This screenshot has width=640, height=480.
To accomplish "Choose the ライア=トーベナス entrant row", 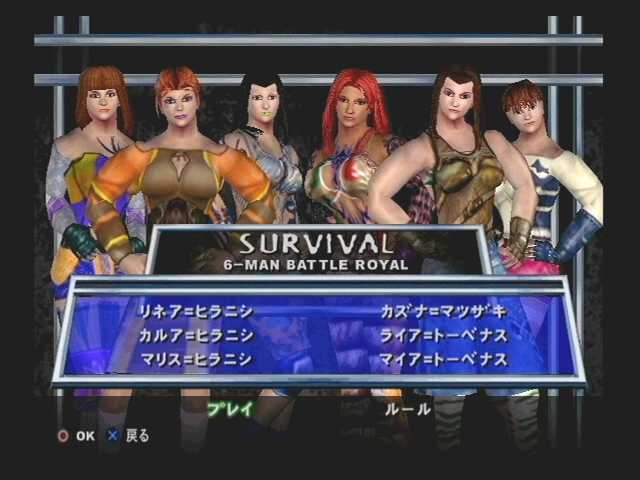I will coord(443,335).
